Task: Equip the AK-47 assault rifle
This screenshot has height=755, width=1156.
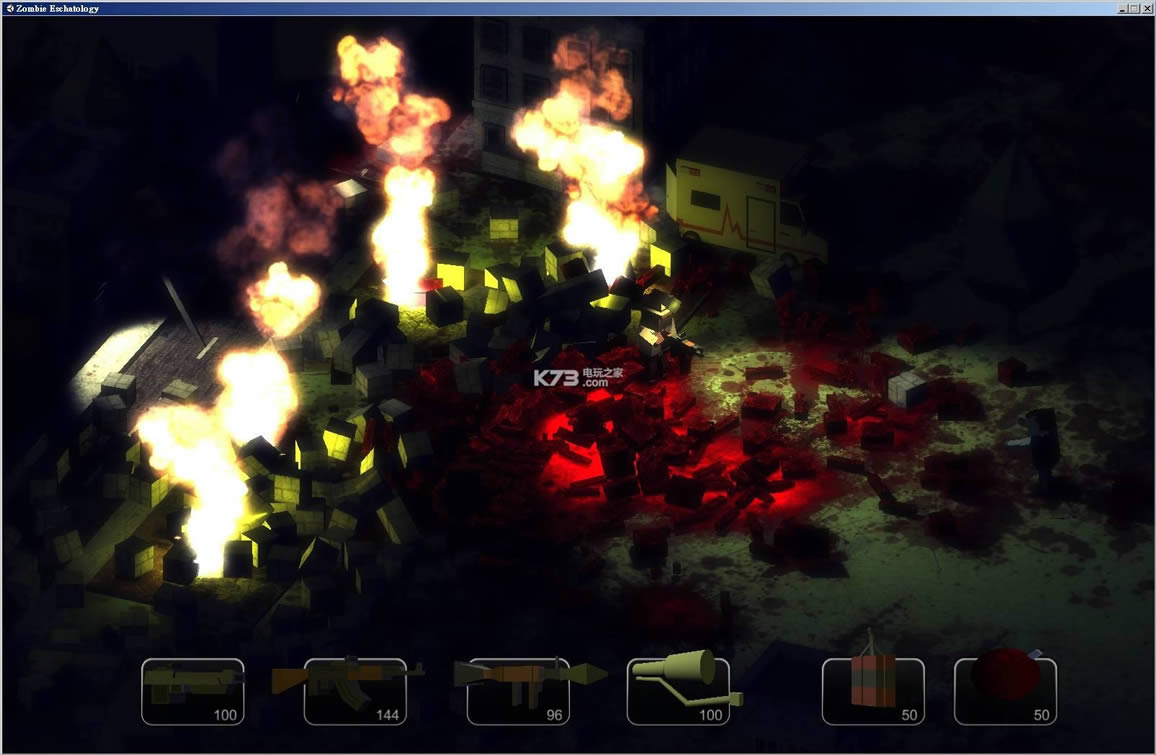Action: pyautogui.click(x=355, y=690)
